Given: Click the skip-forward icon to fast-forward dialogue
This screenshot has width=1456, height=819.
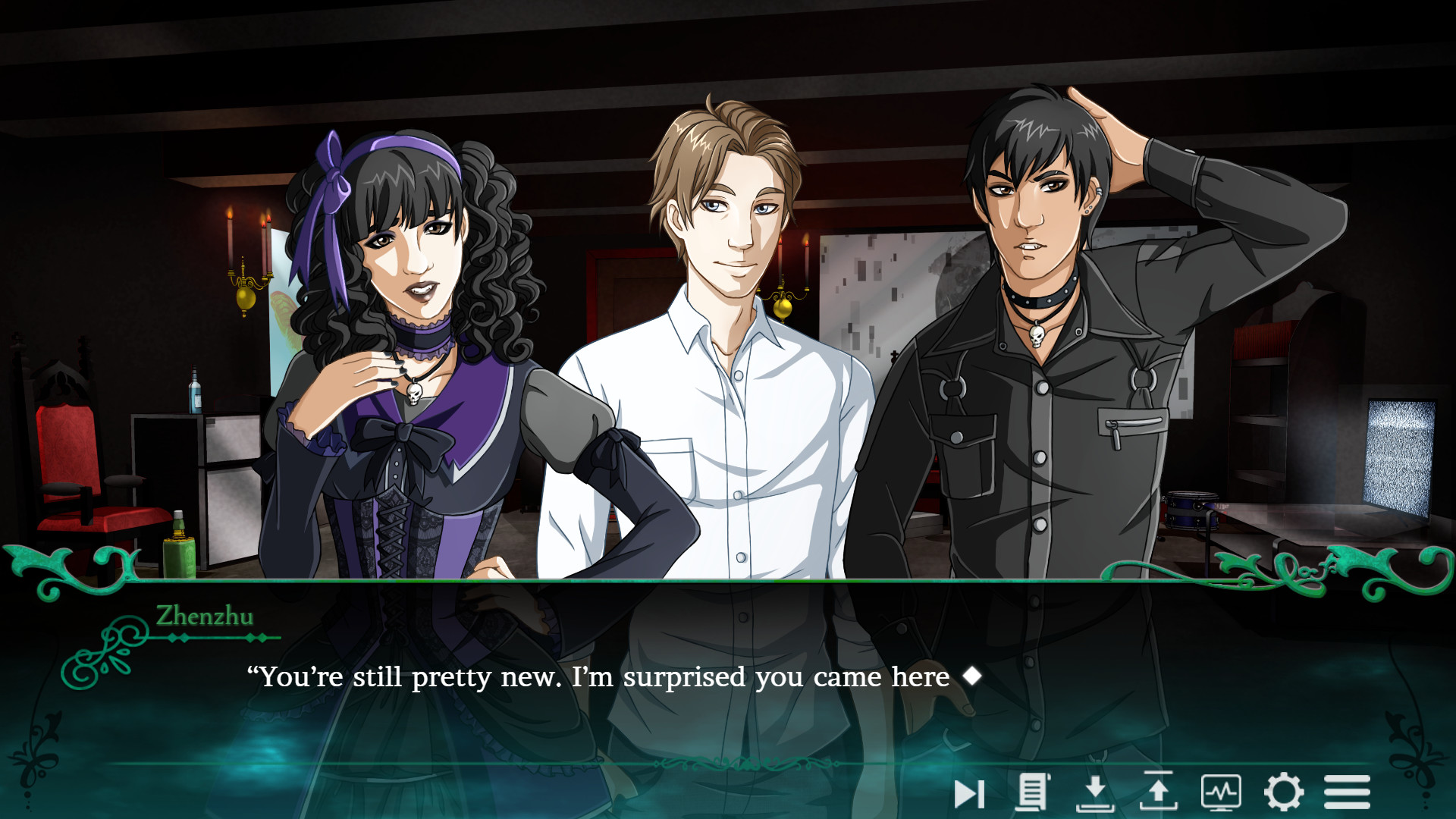Looking at the screenshot, I should click(x=968, y=793).
